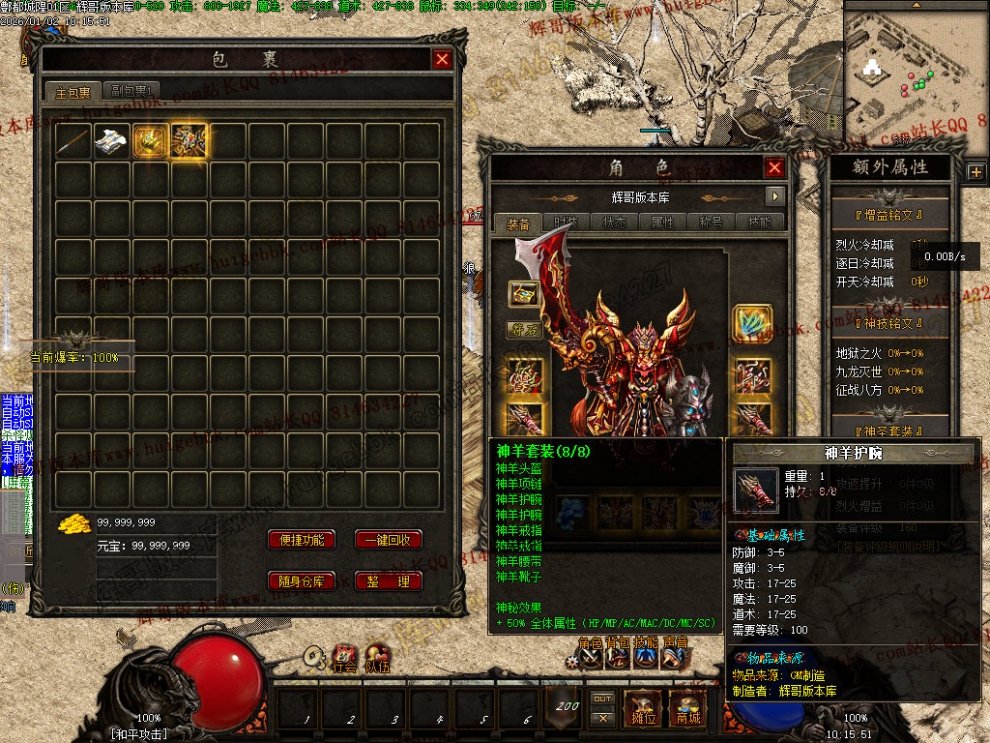Close the 角色 character window

point(774,168)
